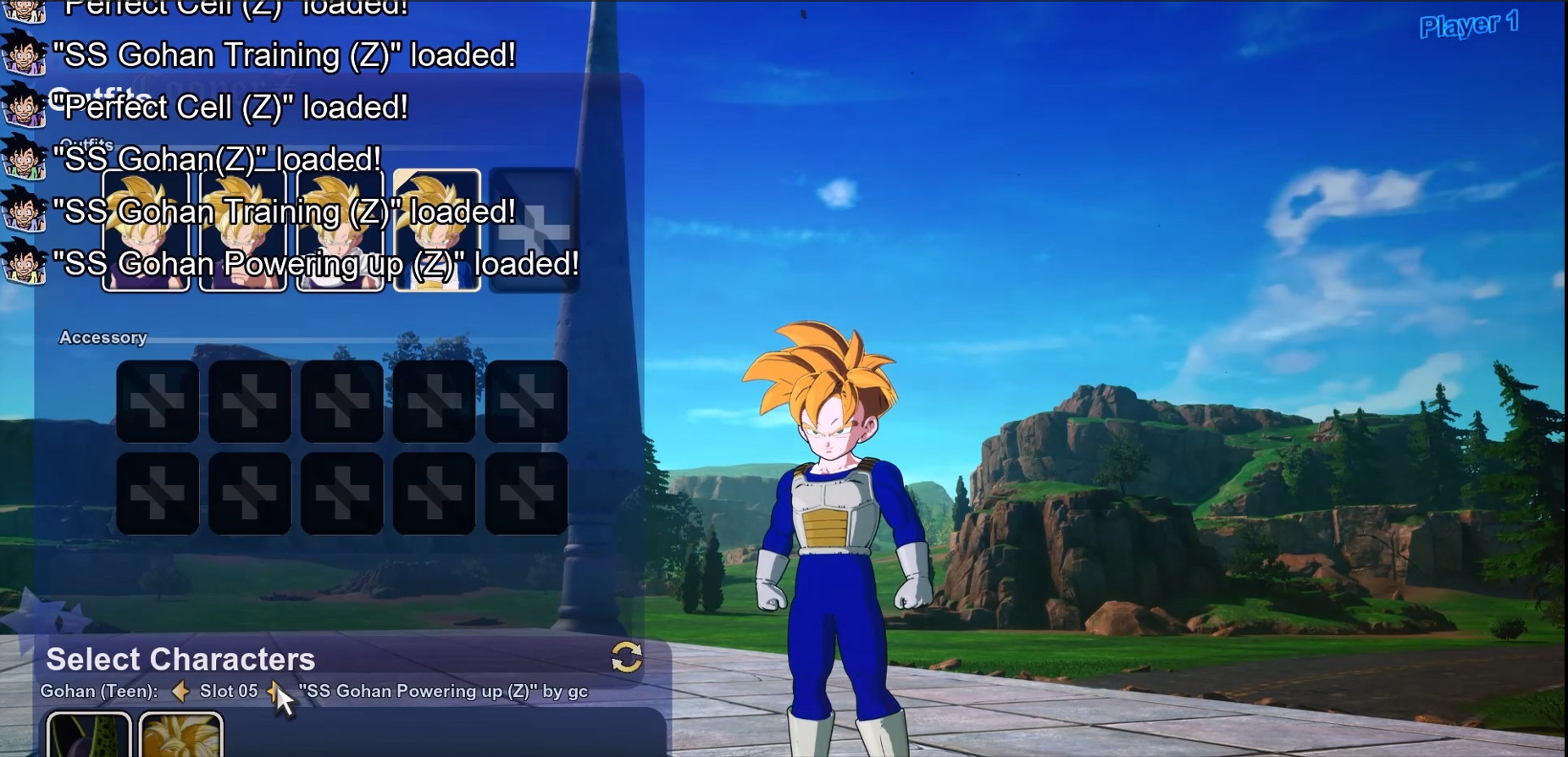Select the first SS Gohan outfit thumbnail

(144, 229)
